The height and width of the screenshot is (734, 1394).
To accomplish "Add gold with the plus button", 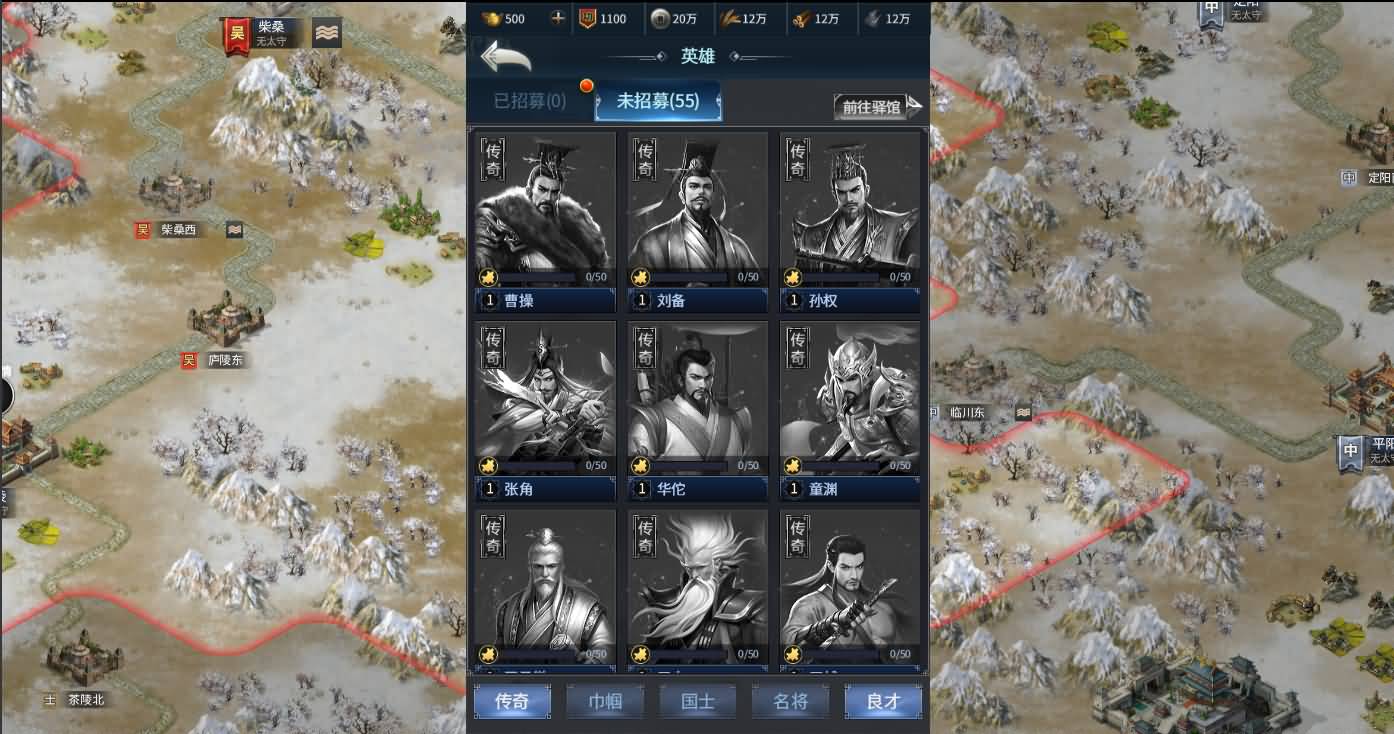I will click(x=558, y=18).
